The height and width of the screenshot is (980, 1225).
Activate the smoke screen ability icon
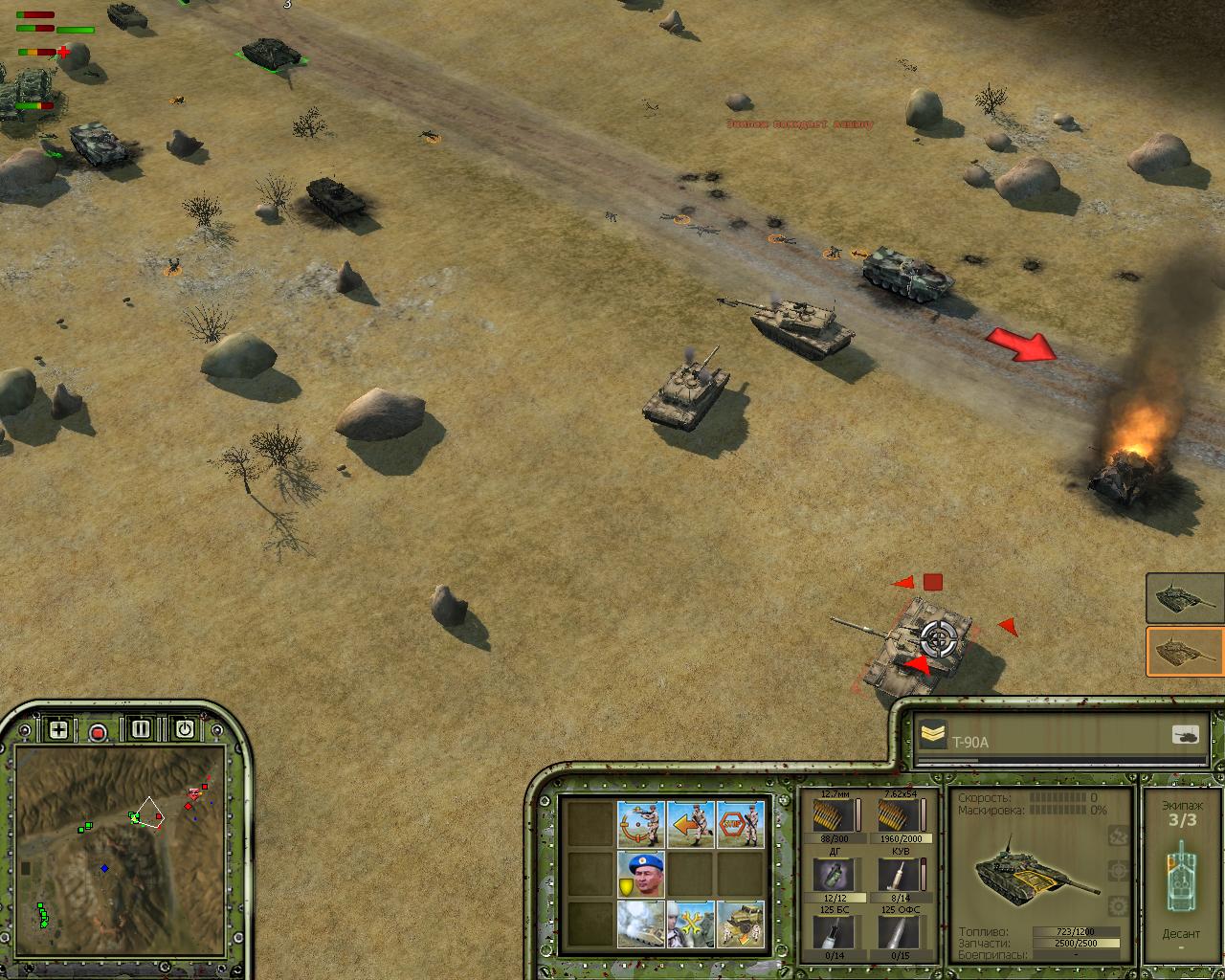click(641, 924)
